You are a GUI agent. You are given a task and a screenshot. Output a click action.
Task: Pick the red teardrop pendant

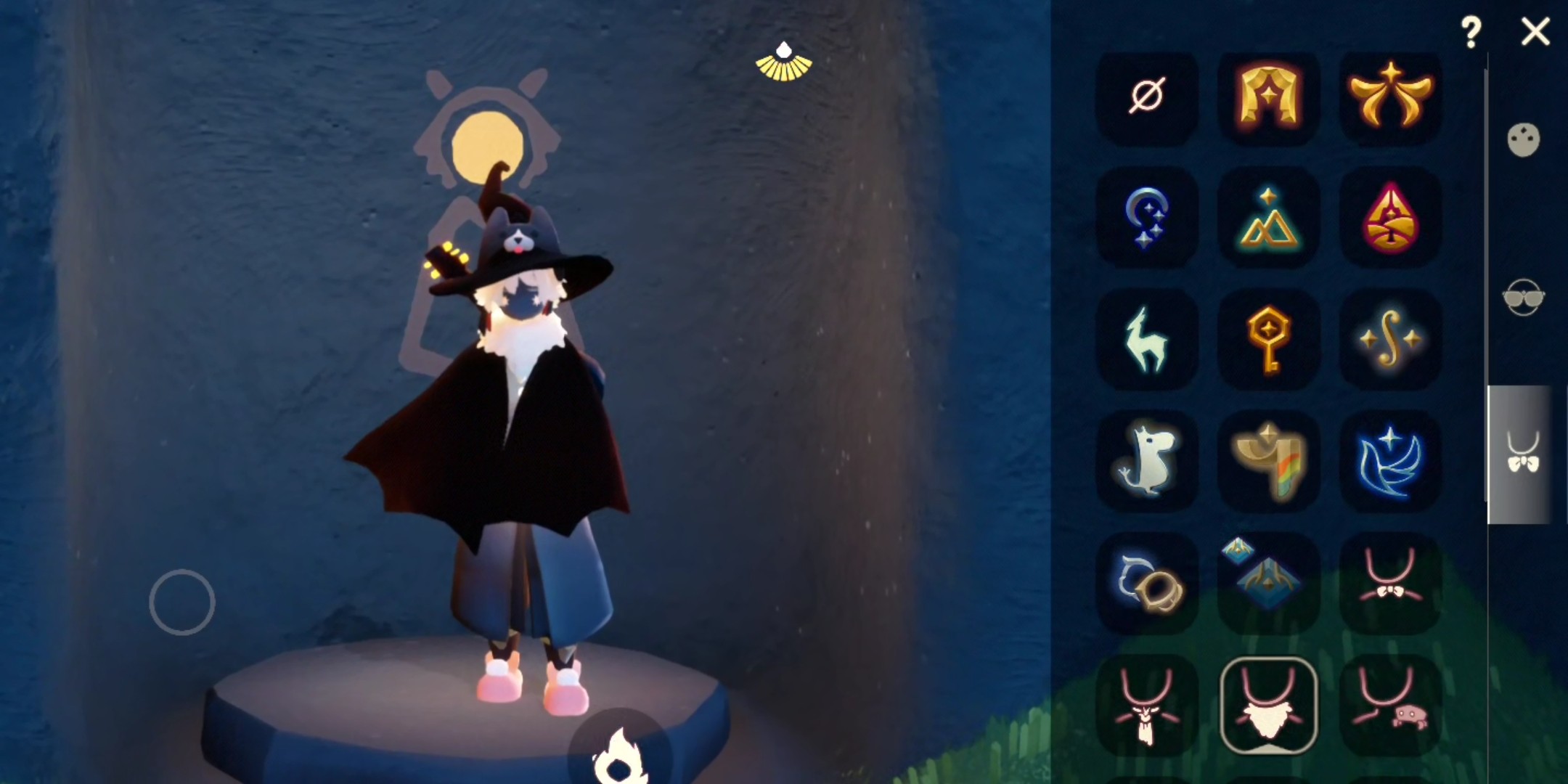(x=1389, y=218)
